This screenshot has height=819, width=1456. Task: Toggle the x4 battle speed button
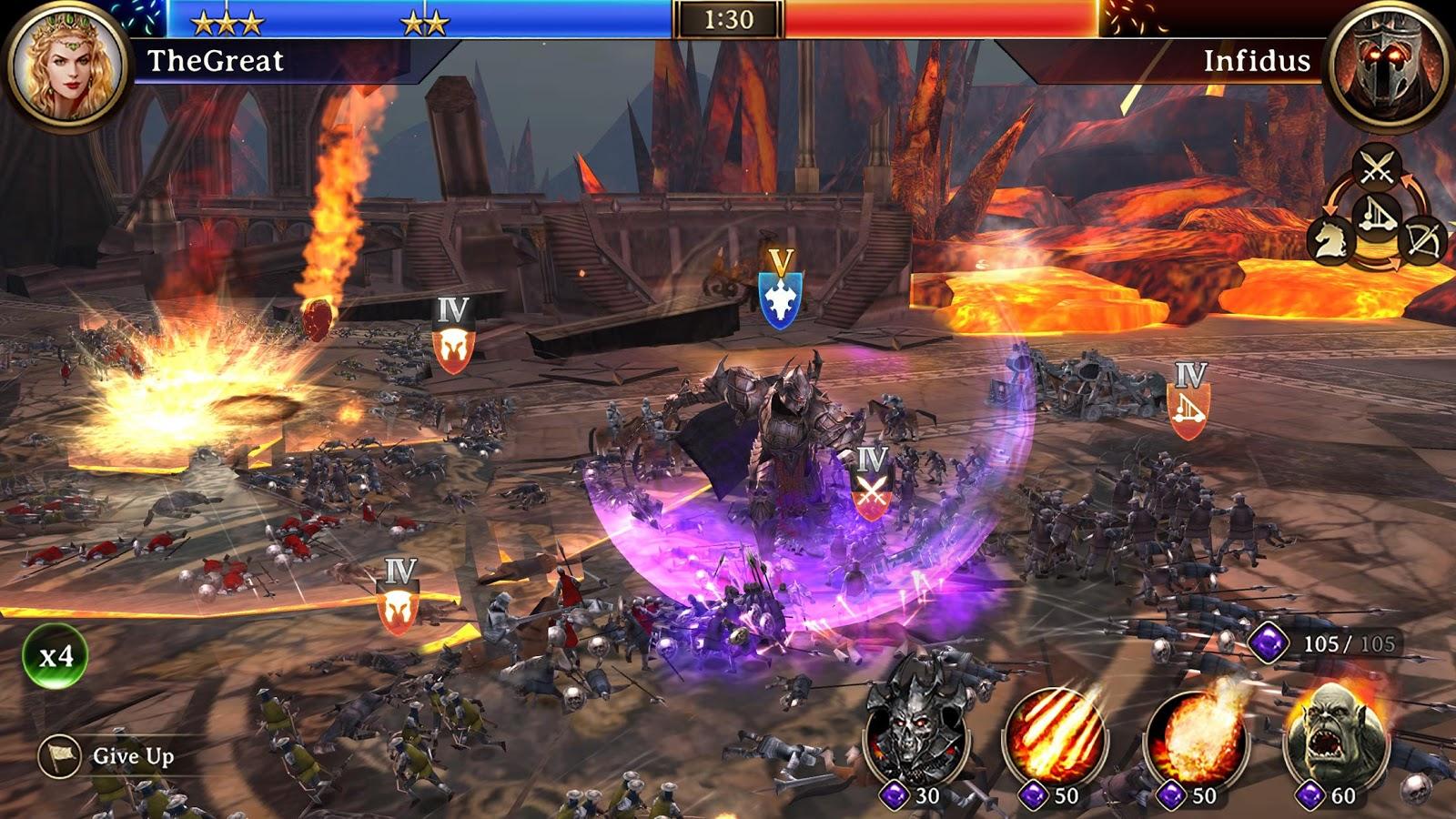pos(56,655)
